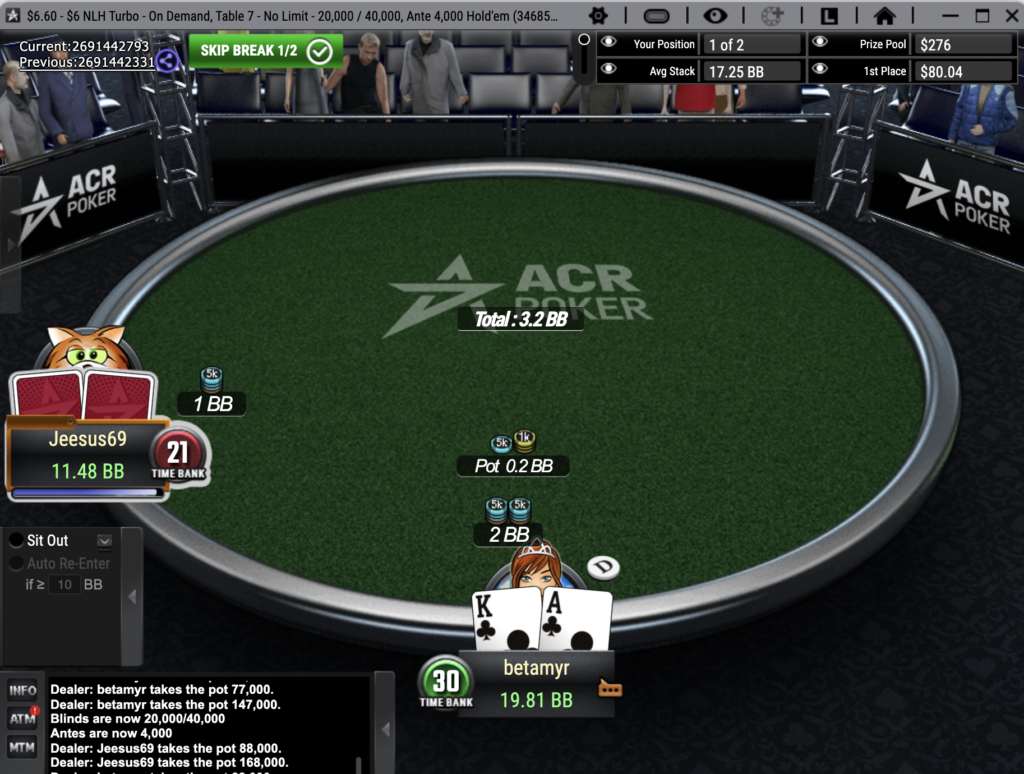Image resolution: width=1024 pixels, height=774 pixels.
Task: Collapse the dealer chat log panel
Action: click(384, 727)
